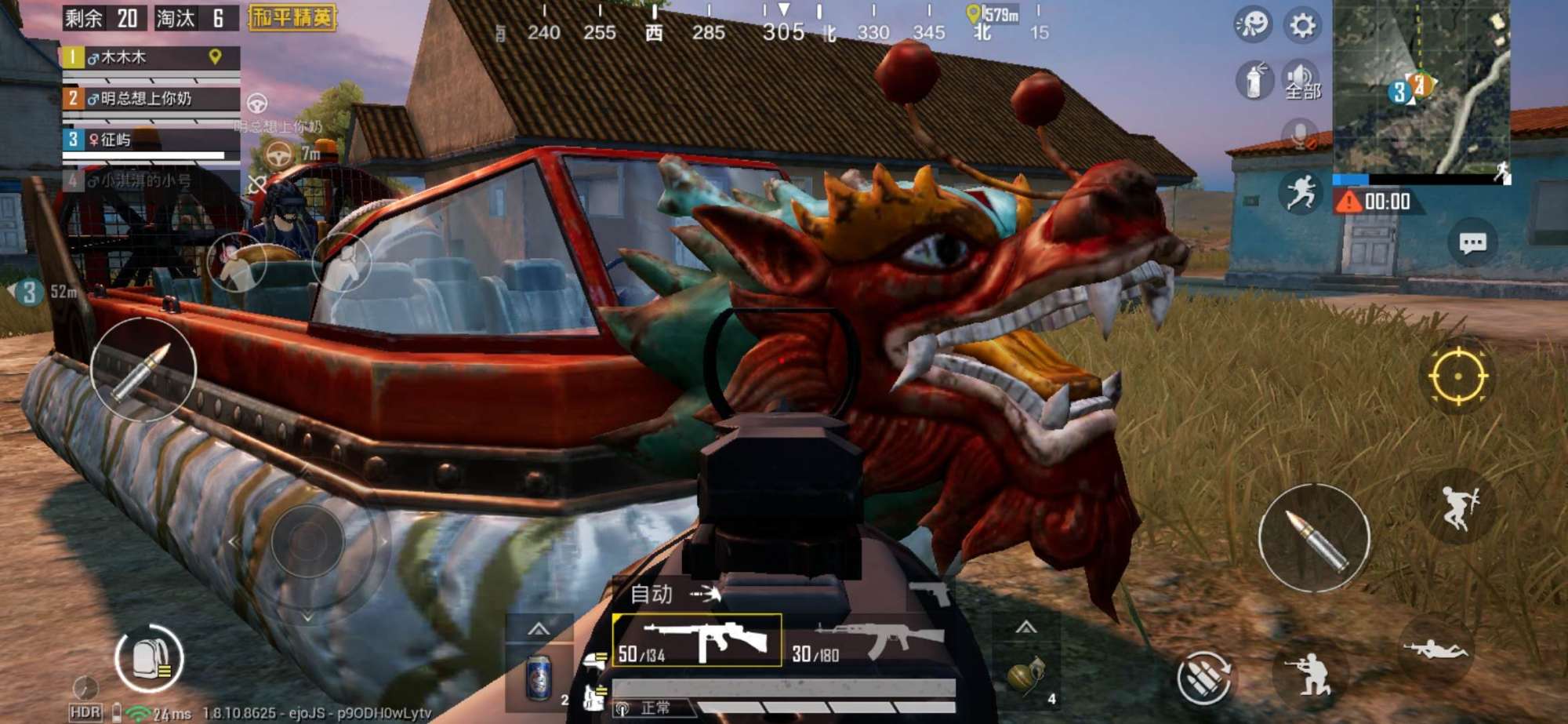Go prone with the lying soldier button
The height and width of the screenshot is (724, 1568).
tap(1434, 649)
